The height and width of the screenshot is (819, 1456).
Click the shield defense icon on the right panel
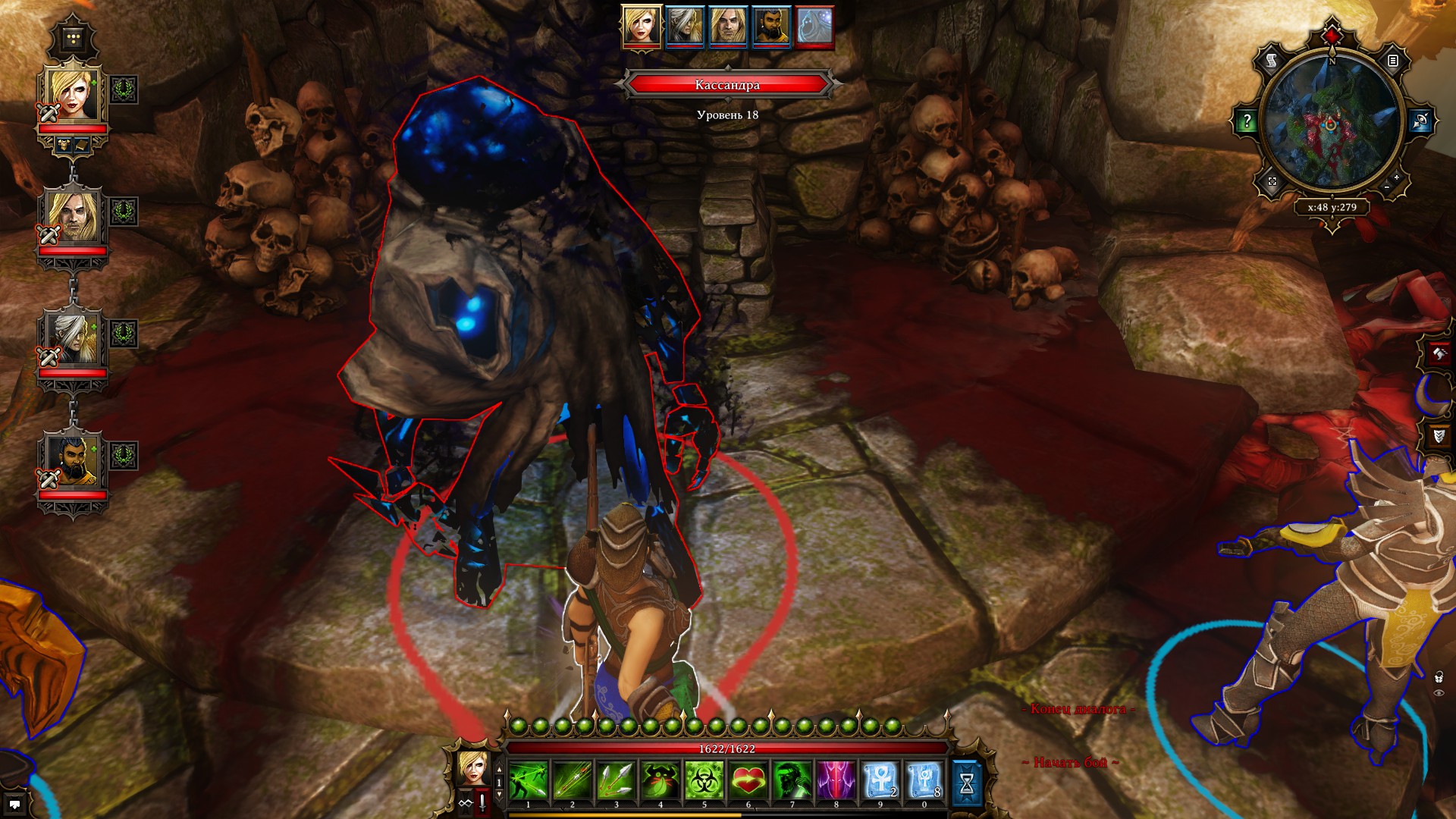(1439, 435)
